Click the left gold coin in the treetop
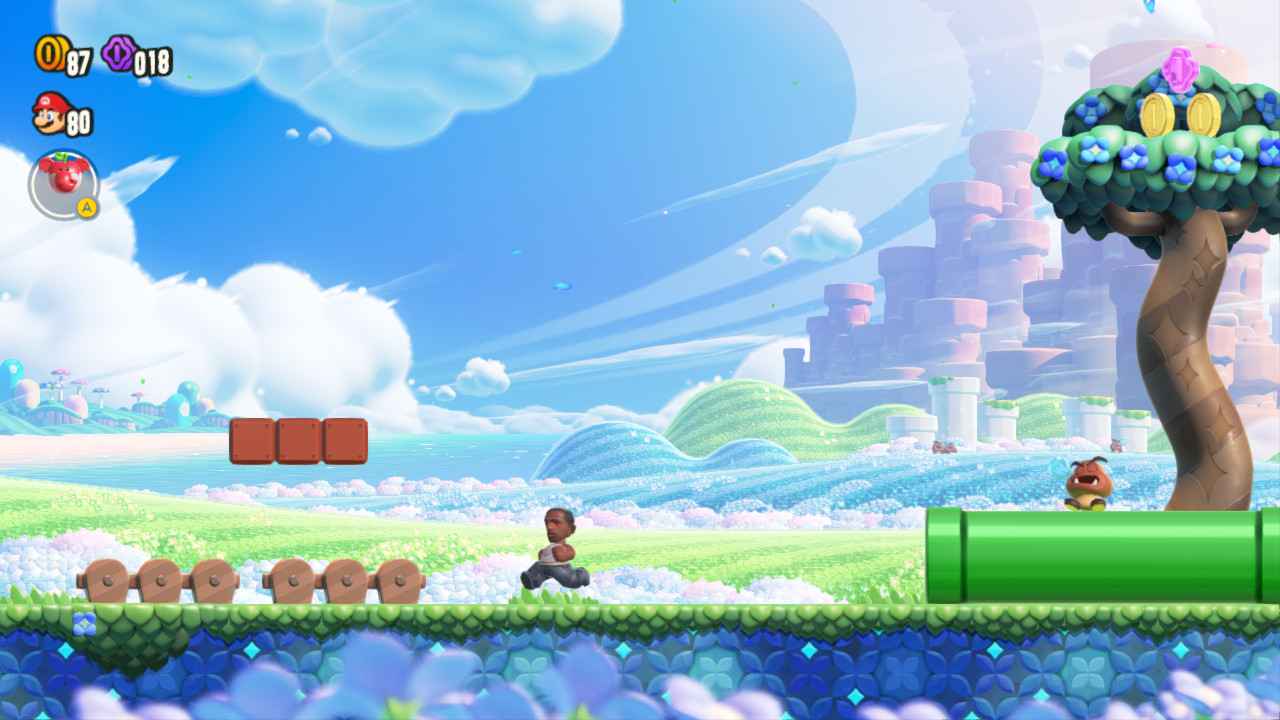This screenshot has width=1280, height=720. (x=1154, y=117)
